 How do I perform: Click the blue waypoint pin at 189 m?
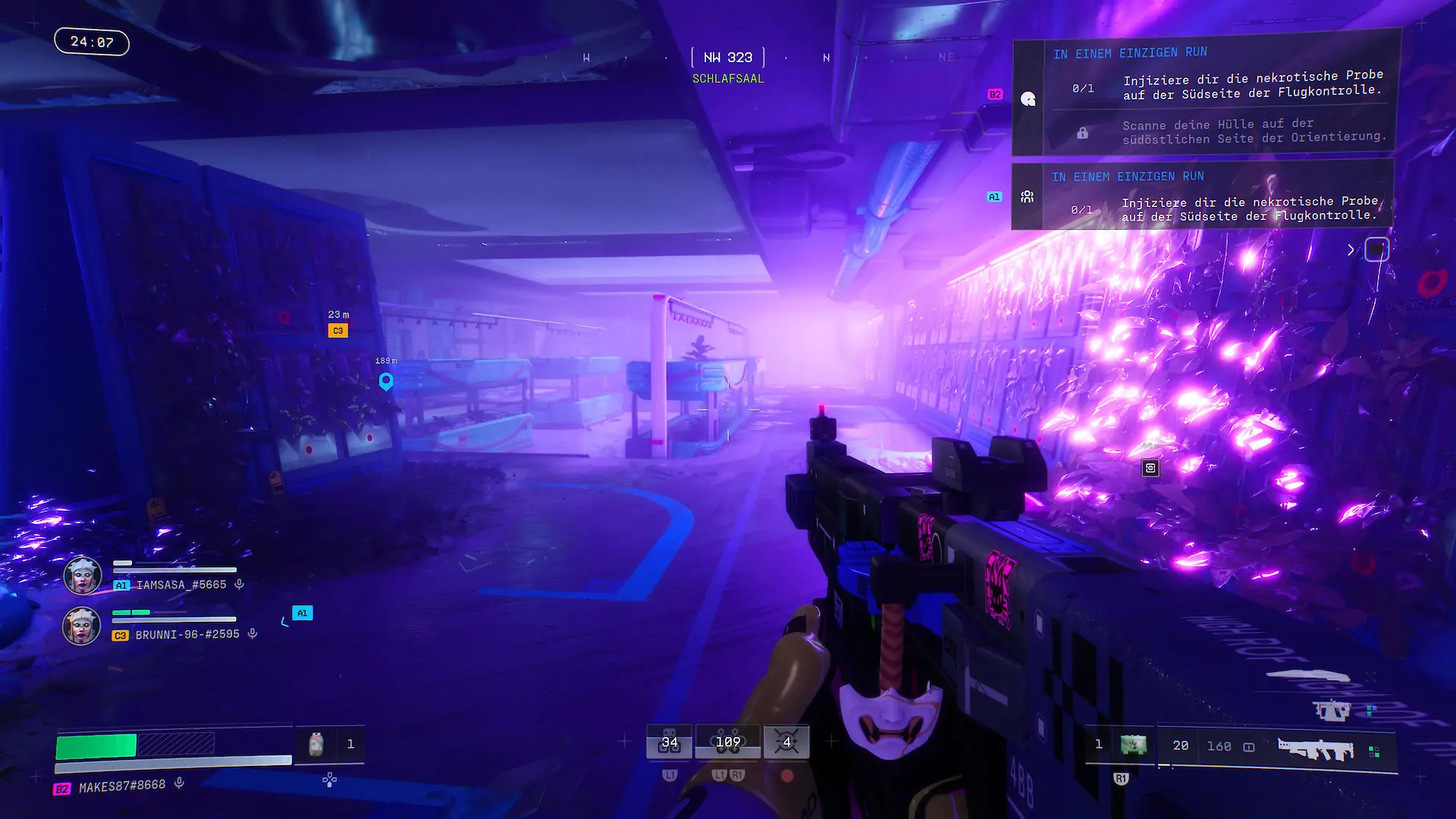[x=386, y=381]
